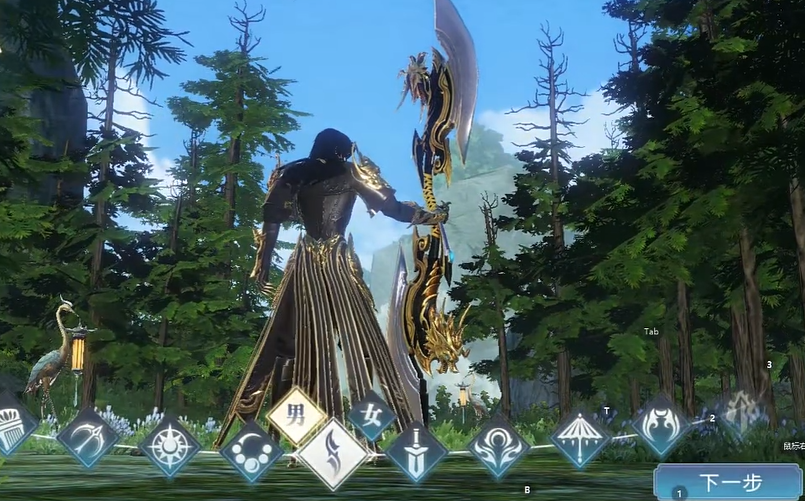
Task: Select the swirling flame orb class icon
Action: pyautogui.click(x=497, y=444)
